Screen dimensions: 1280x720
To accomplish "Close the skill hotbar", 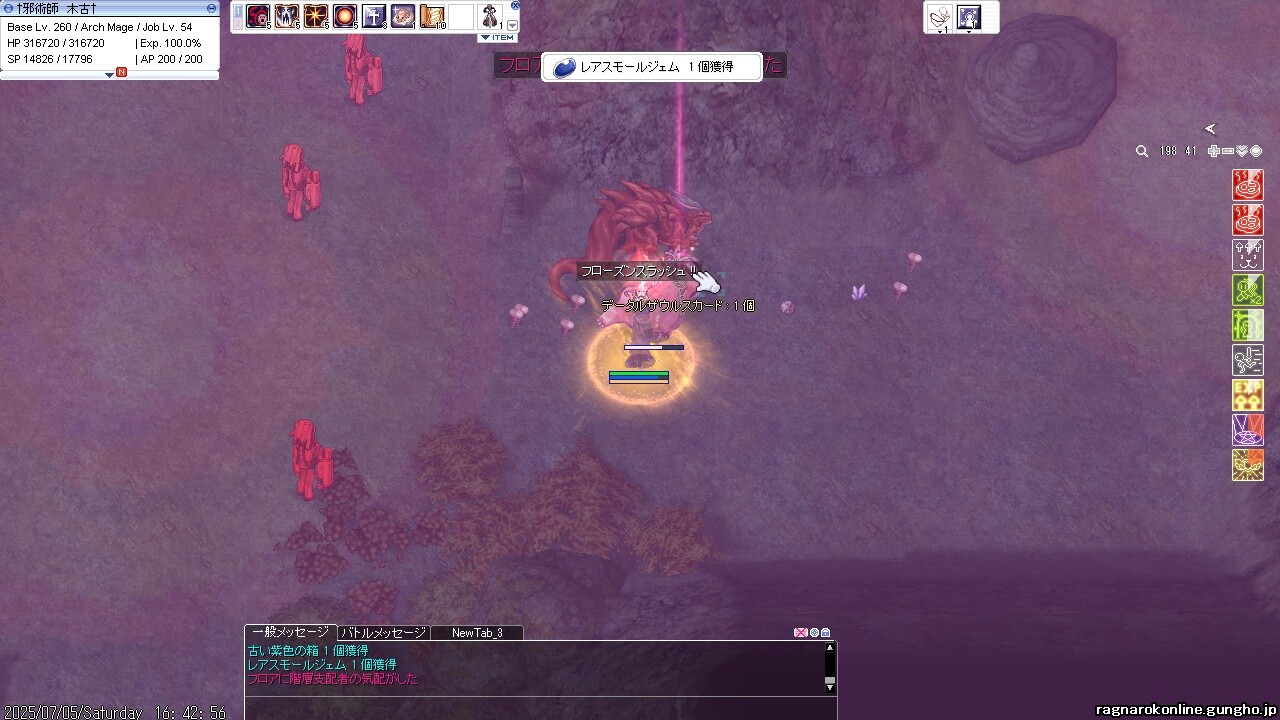I will point(515,5).
